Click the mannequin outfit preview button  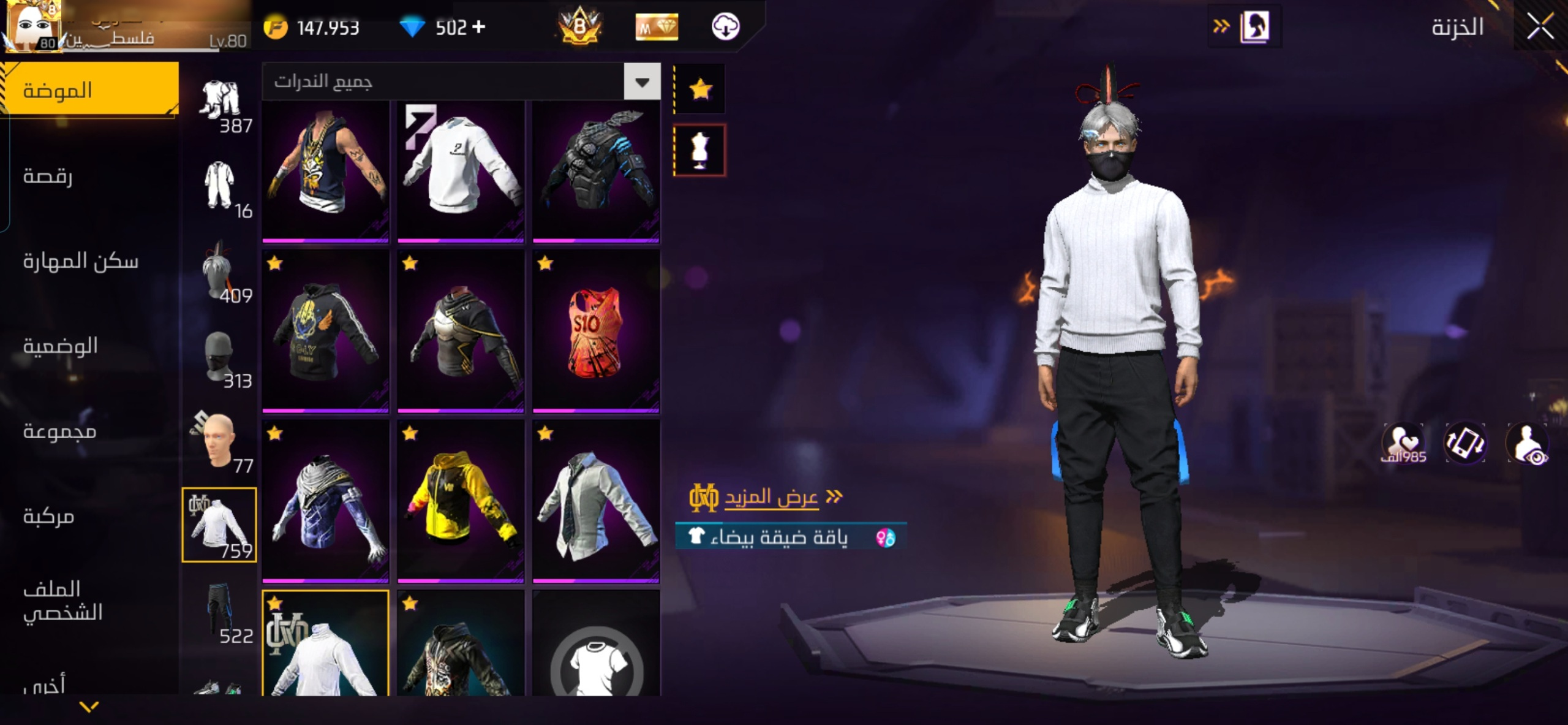[x=699, y=150]
